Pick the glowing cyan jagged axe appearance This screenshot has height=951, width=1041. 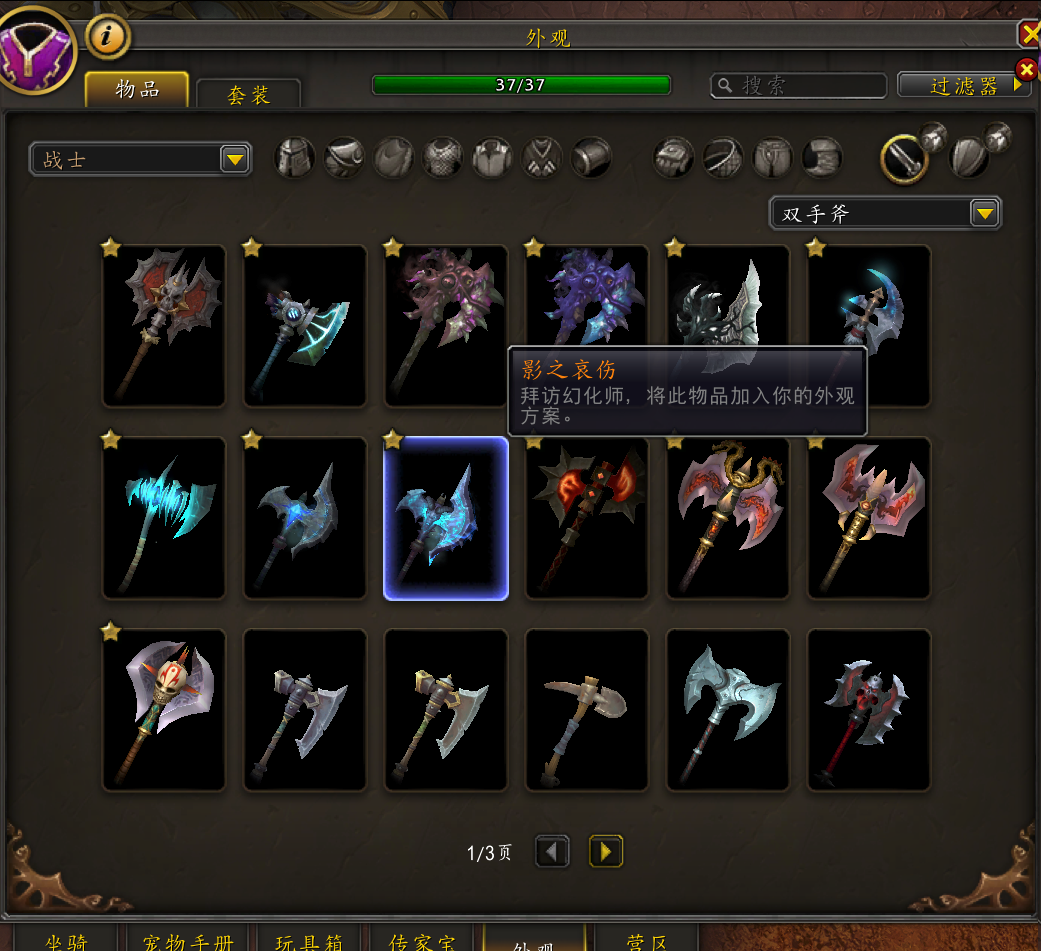pyautogui.click(x=164, y=518)
